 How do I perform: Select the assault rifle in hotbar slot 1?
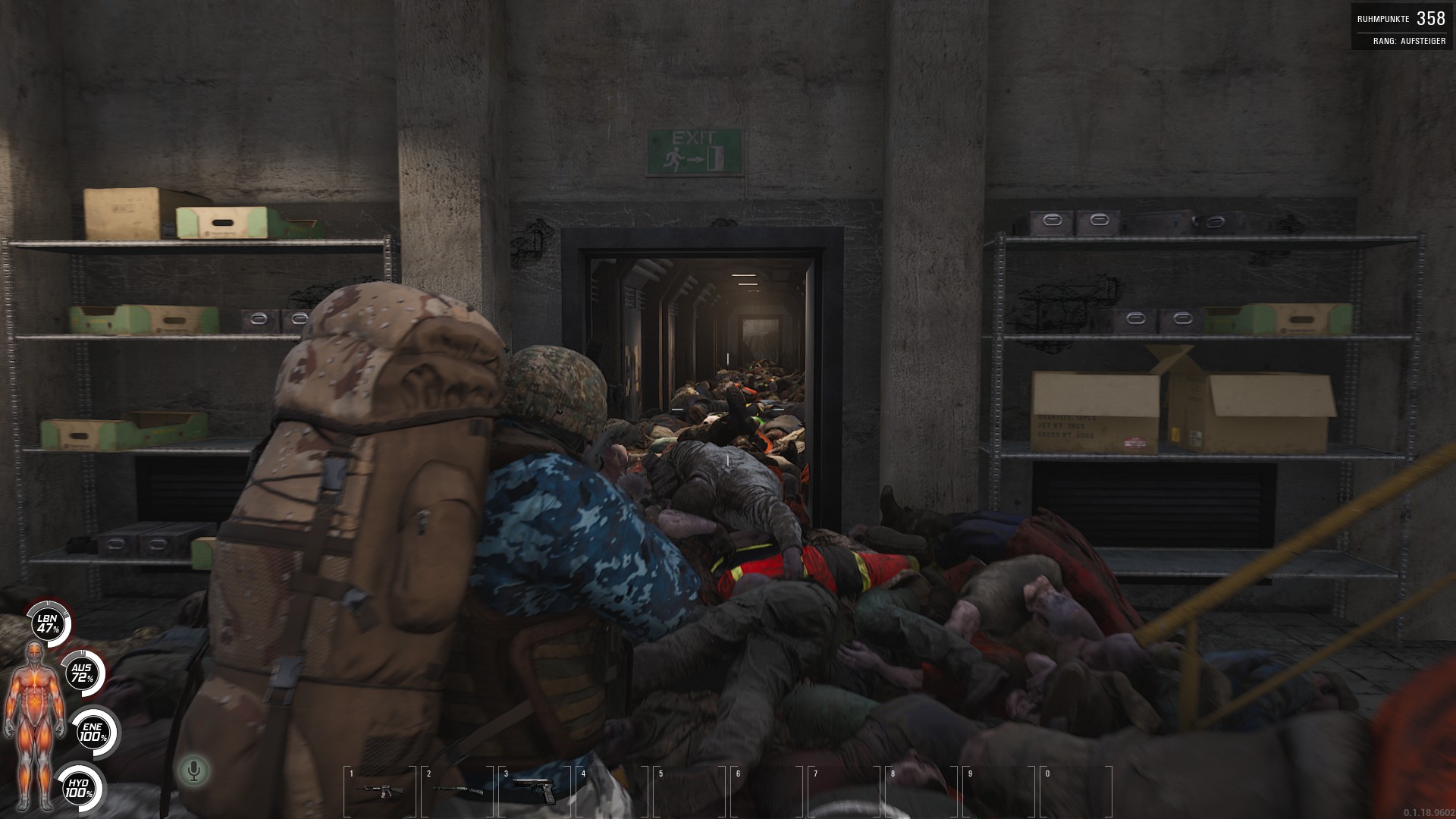point(379,791)
